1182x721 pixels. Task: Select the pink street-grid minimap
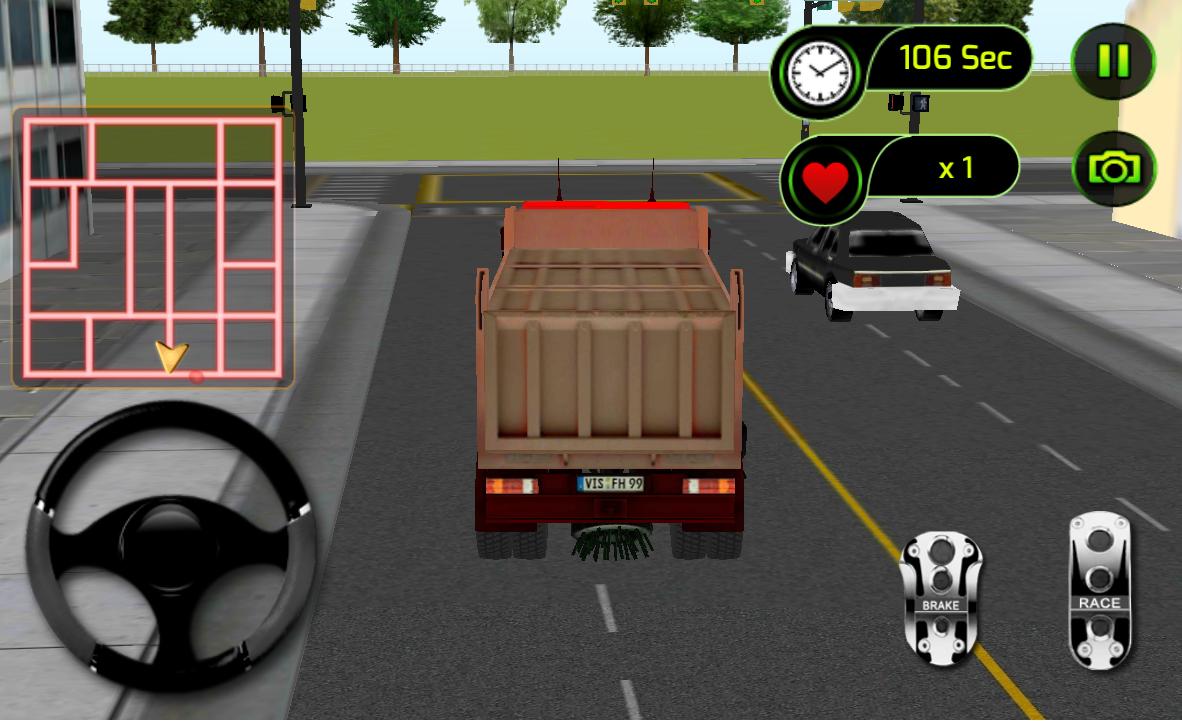point(152,247)
